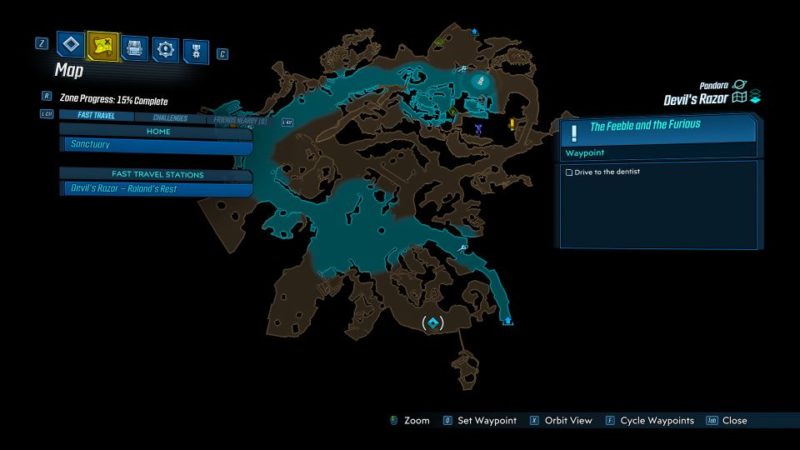The height and width of the screenshot is (450, 800).
Task: Open the Guardian Rank medal tab
Action: (196, 47)
